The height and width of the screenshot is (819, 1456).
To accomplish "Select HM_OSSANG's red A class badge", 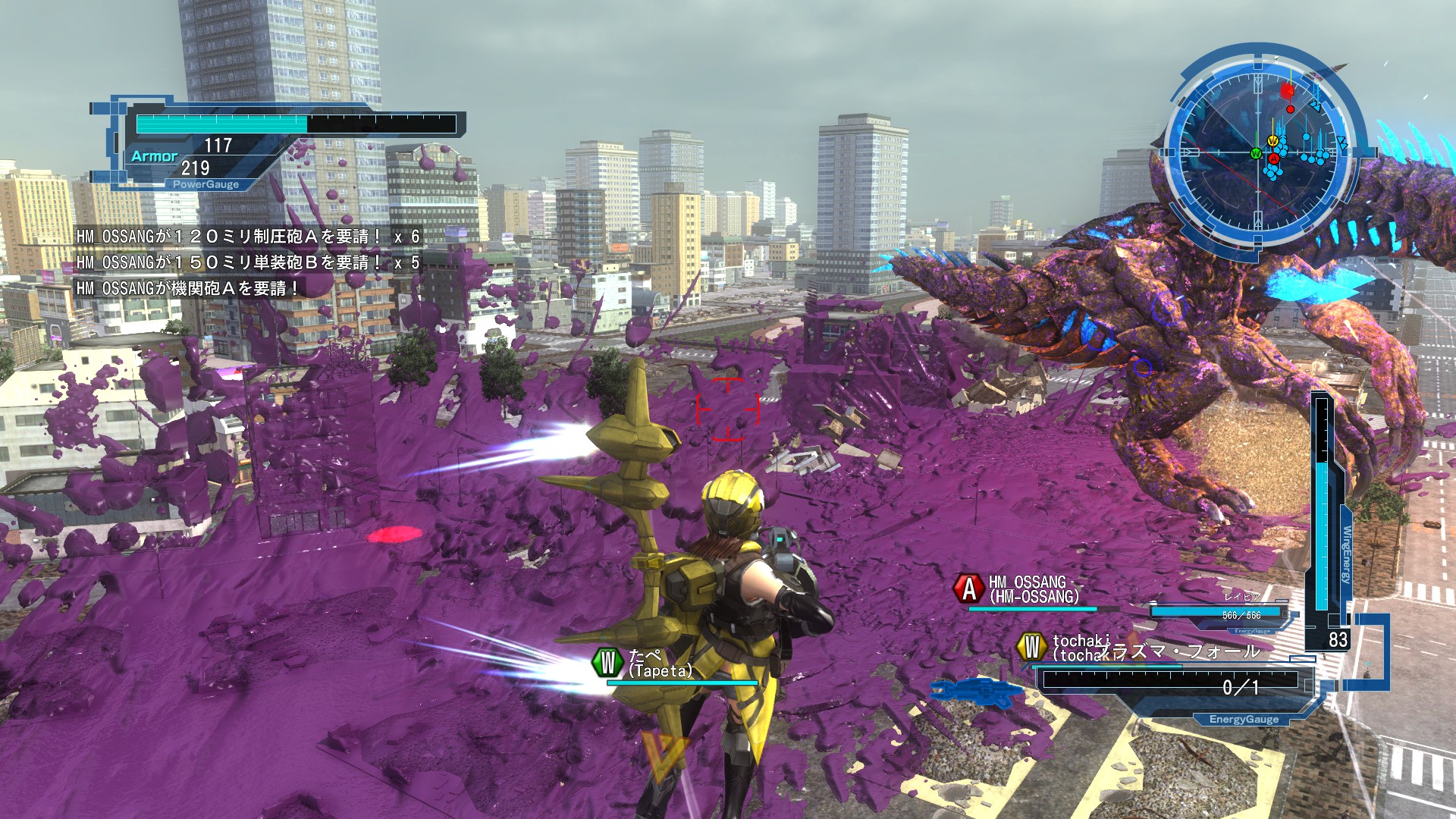I will click(x=968, y=589).
